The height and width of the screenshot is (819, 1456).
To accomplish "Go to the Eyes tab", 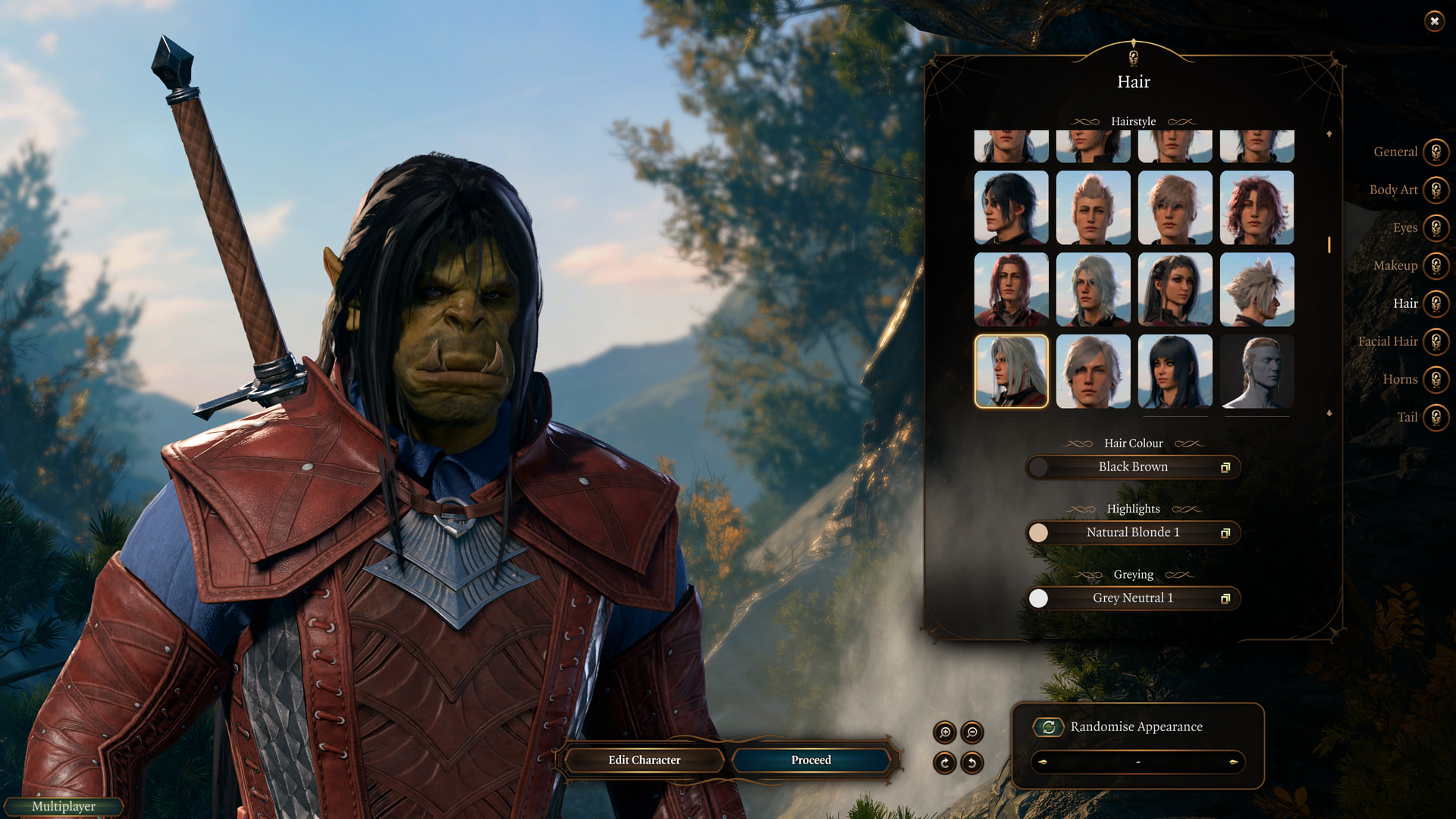I will tap(1436, 228).
